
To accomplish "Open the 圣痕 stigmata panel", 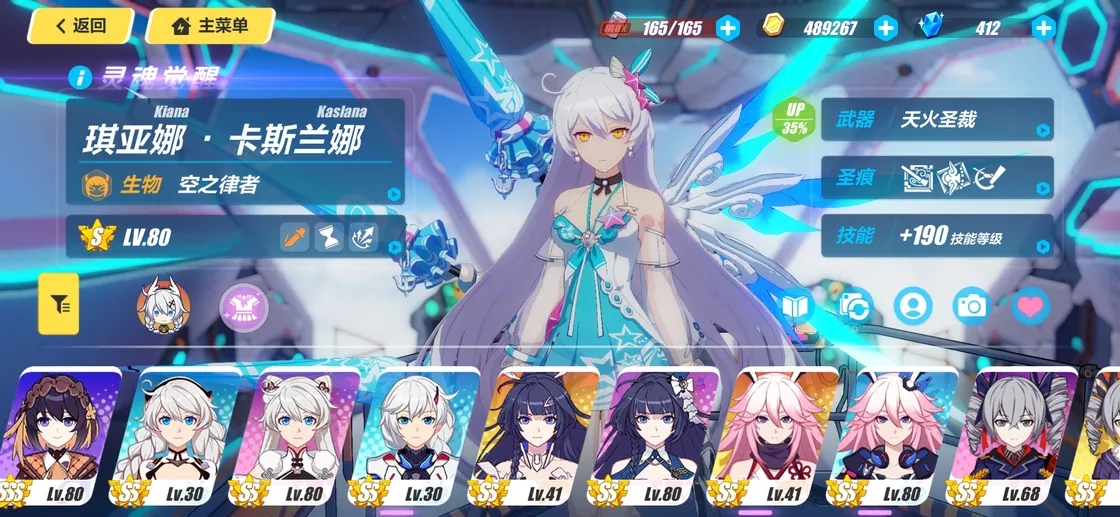I will tap(937, 178).
